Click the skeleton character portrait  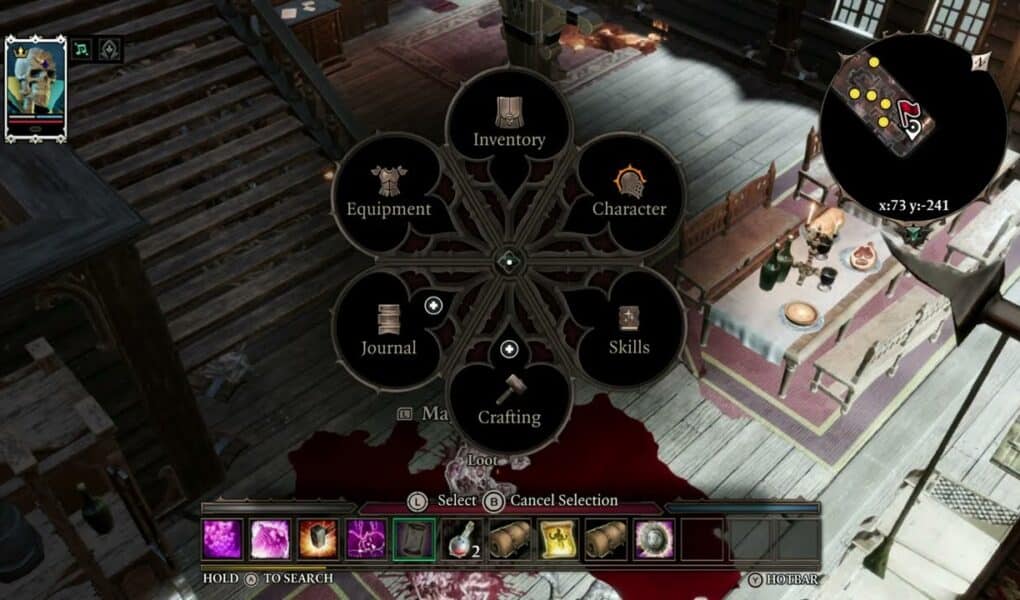click(36, 88)
